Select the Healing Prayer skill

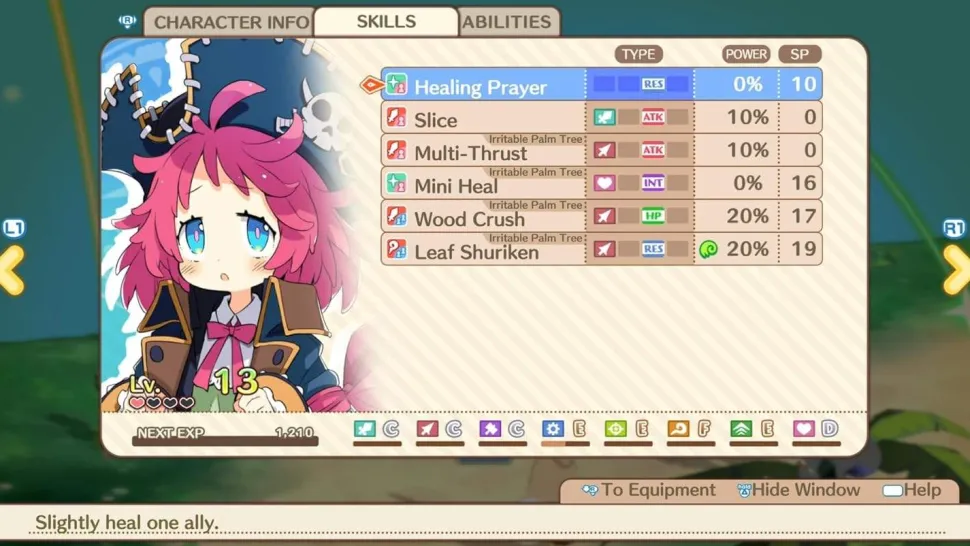tap(481, 86)
